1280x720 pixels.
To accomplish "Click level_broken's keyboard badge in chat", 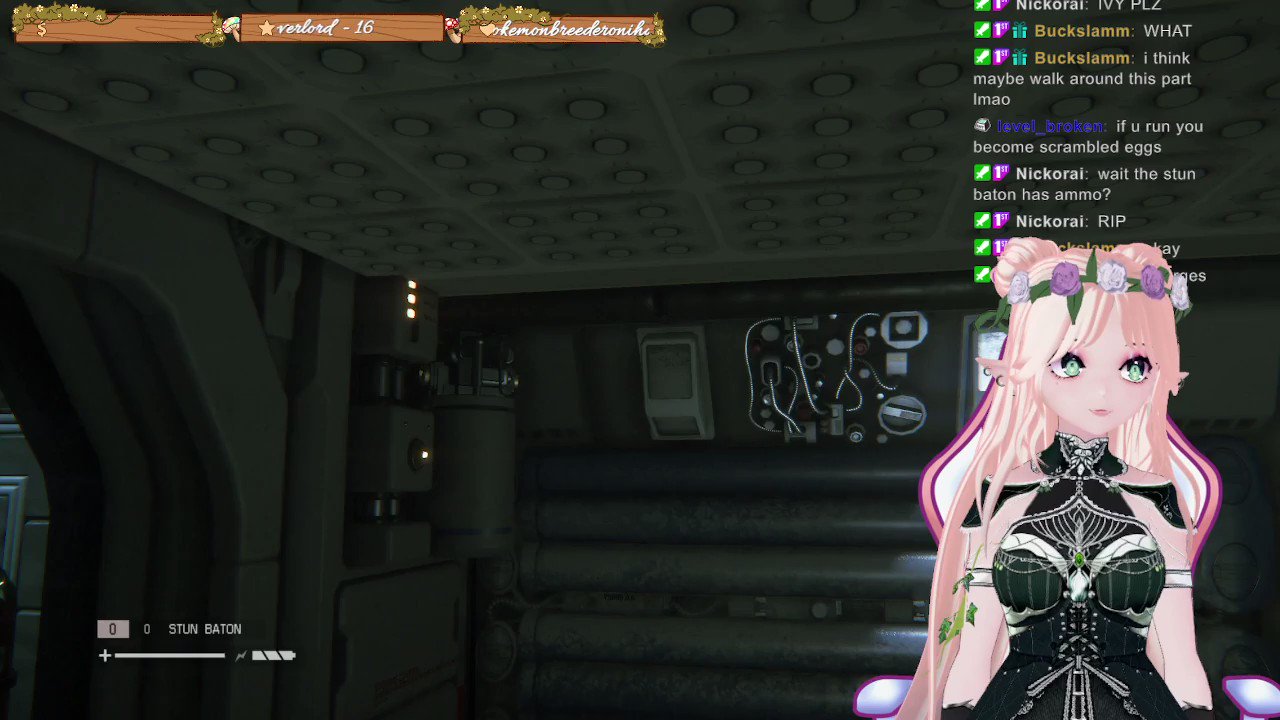I will [x=983, y=125].
